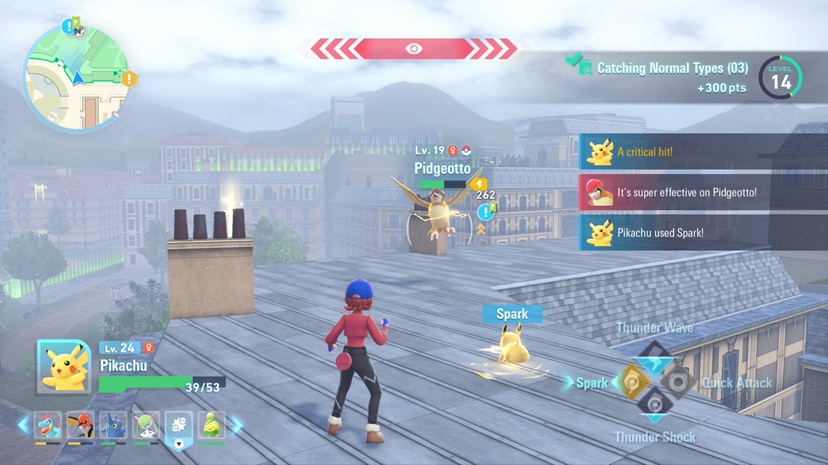Click the Level 14 rank badge

tap(780, 77)
